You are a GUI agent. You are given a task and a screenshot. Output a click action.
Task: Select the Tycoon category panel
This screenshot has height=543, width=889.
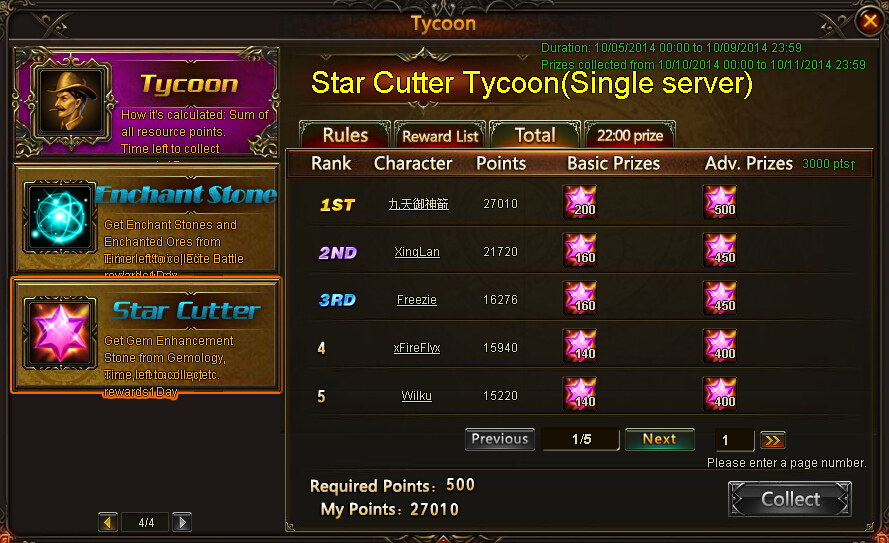pyautogui.click(x=146, y=101)
